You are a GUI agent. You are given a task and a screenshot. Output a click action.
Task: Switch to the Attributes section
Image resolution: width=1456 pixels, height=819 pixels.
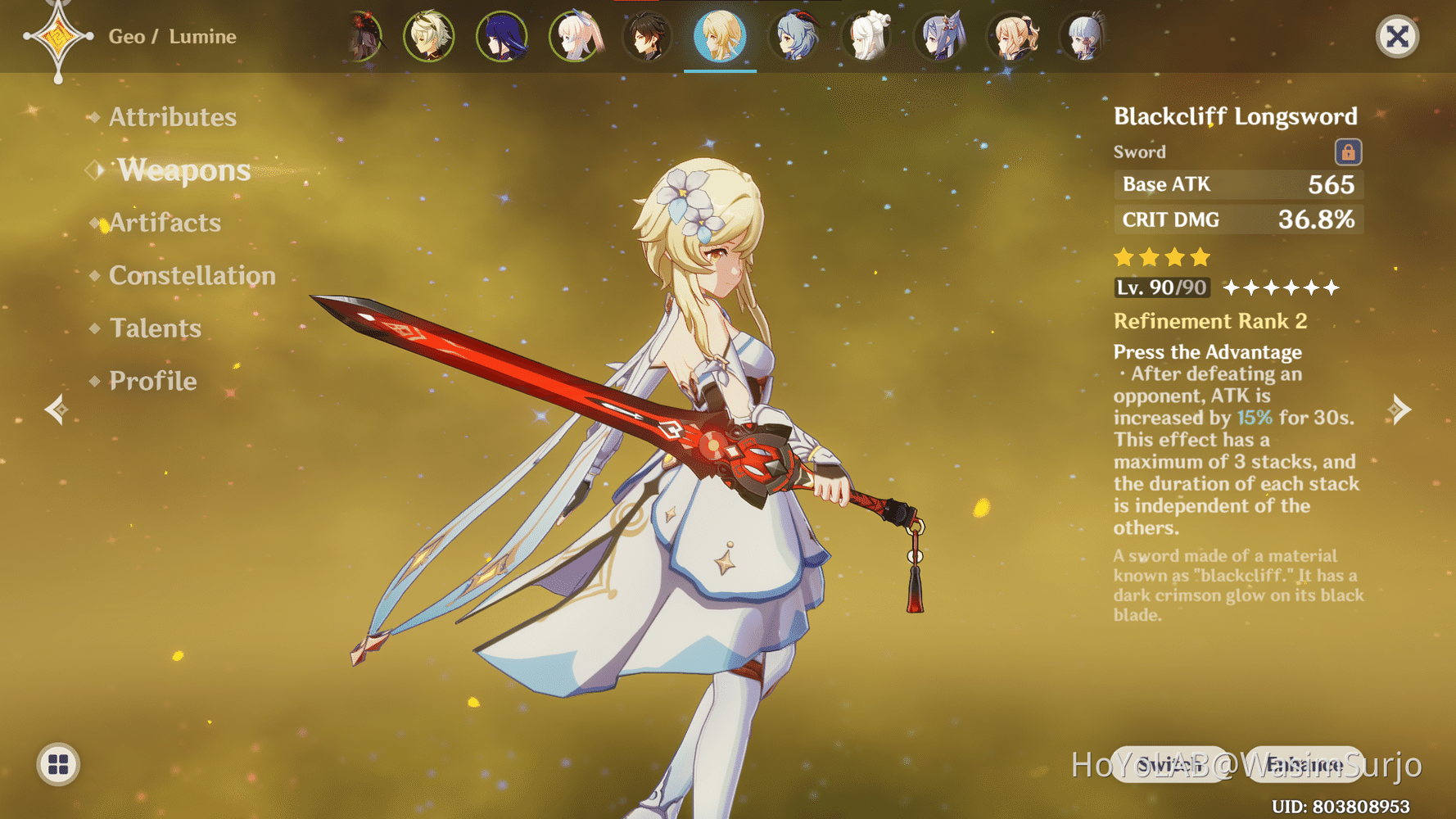click(172, 117)
